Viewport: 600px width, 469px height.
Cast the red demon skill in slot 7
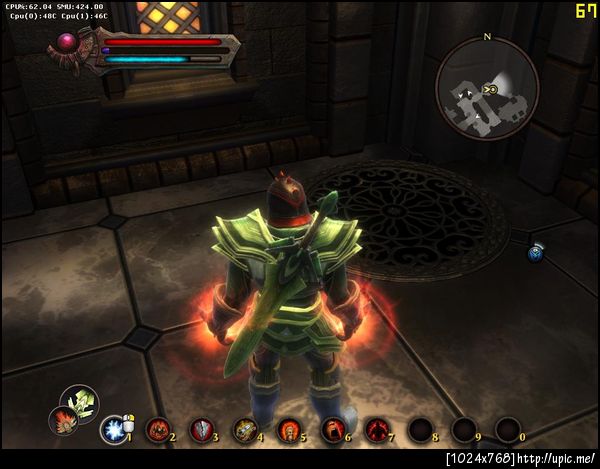pos(377,430)
